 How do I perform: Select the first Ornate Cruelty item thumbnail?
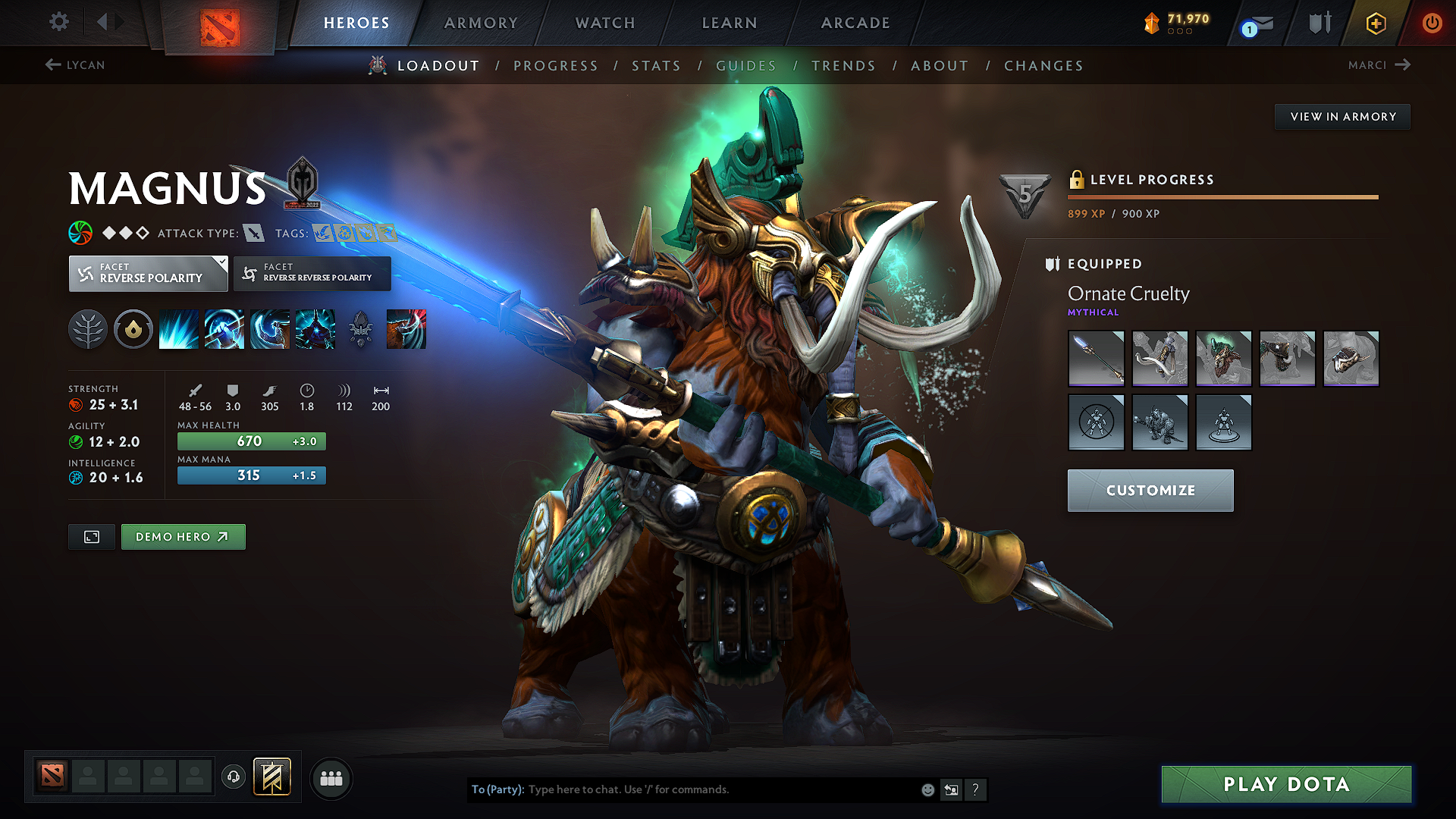click(x=1096, y=358)
